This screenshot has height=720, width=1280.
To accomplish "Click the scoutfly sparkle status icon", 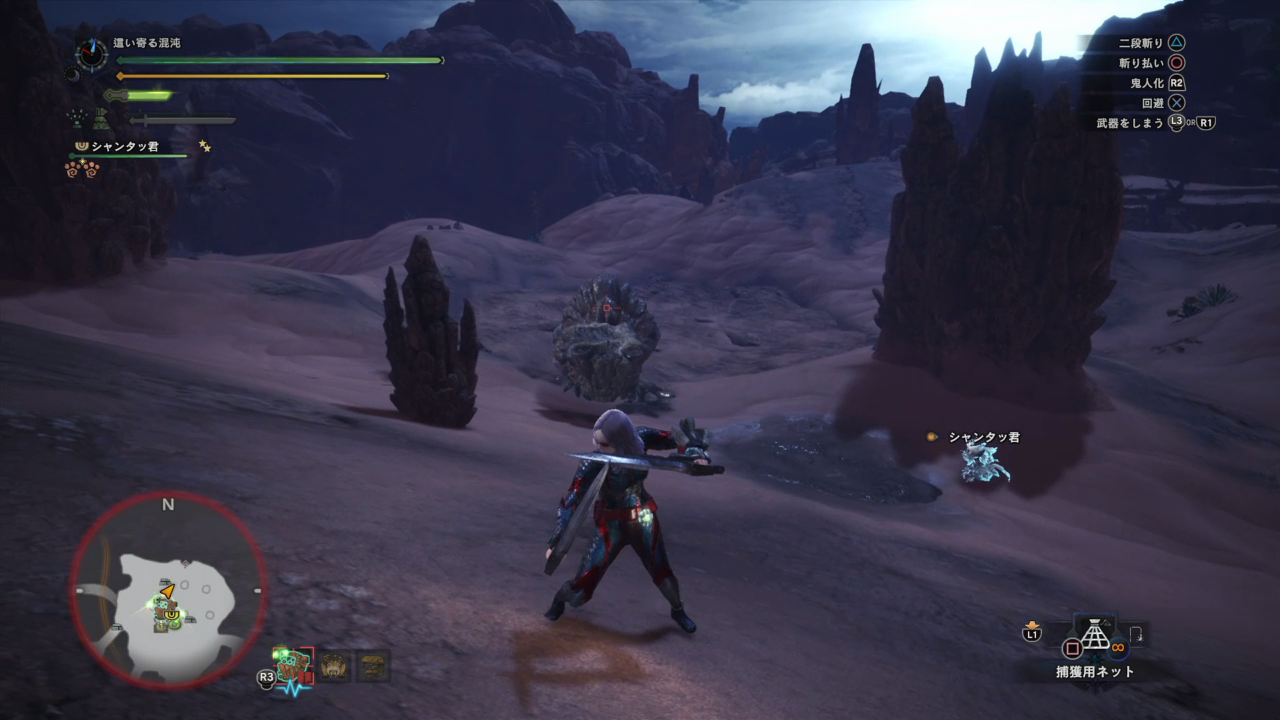I will tap(76, 117).
